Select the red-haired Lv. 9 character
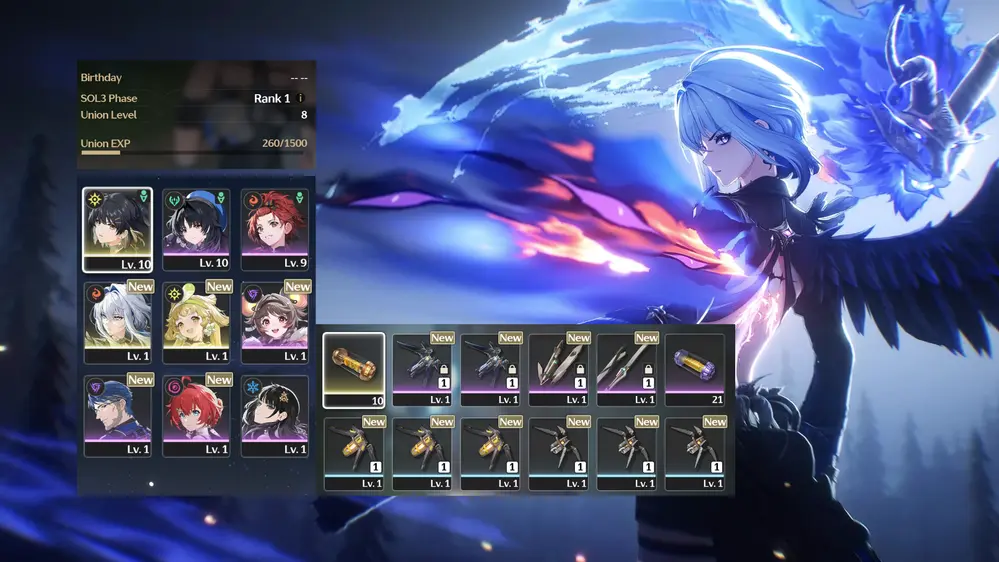Image resolution: width=999 pixels, height=562 pixels. pyautogui.click(x=274, y=229)
